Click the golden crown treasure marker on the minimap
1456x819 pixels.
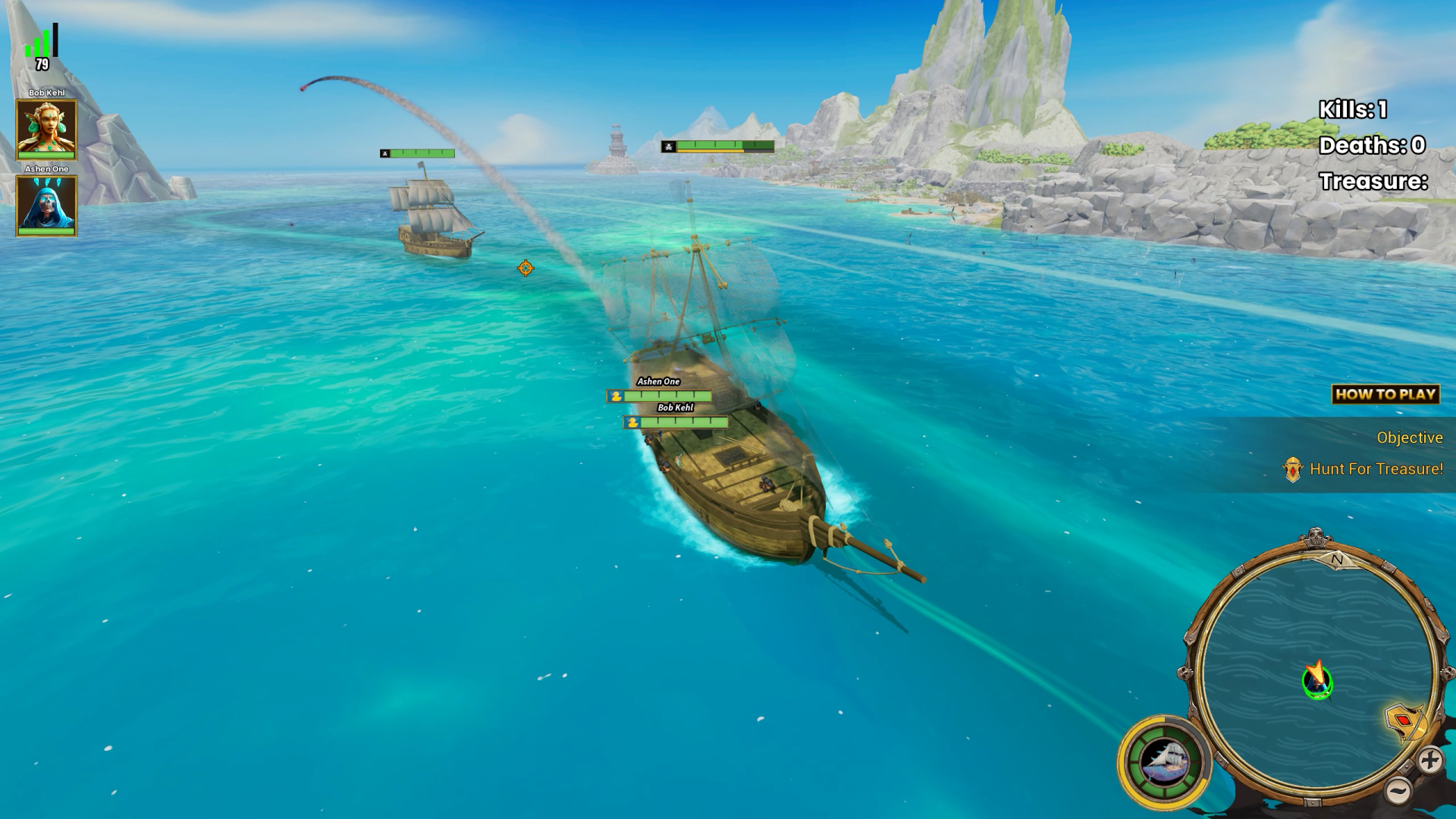[x=1406, y=720]
